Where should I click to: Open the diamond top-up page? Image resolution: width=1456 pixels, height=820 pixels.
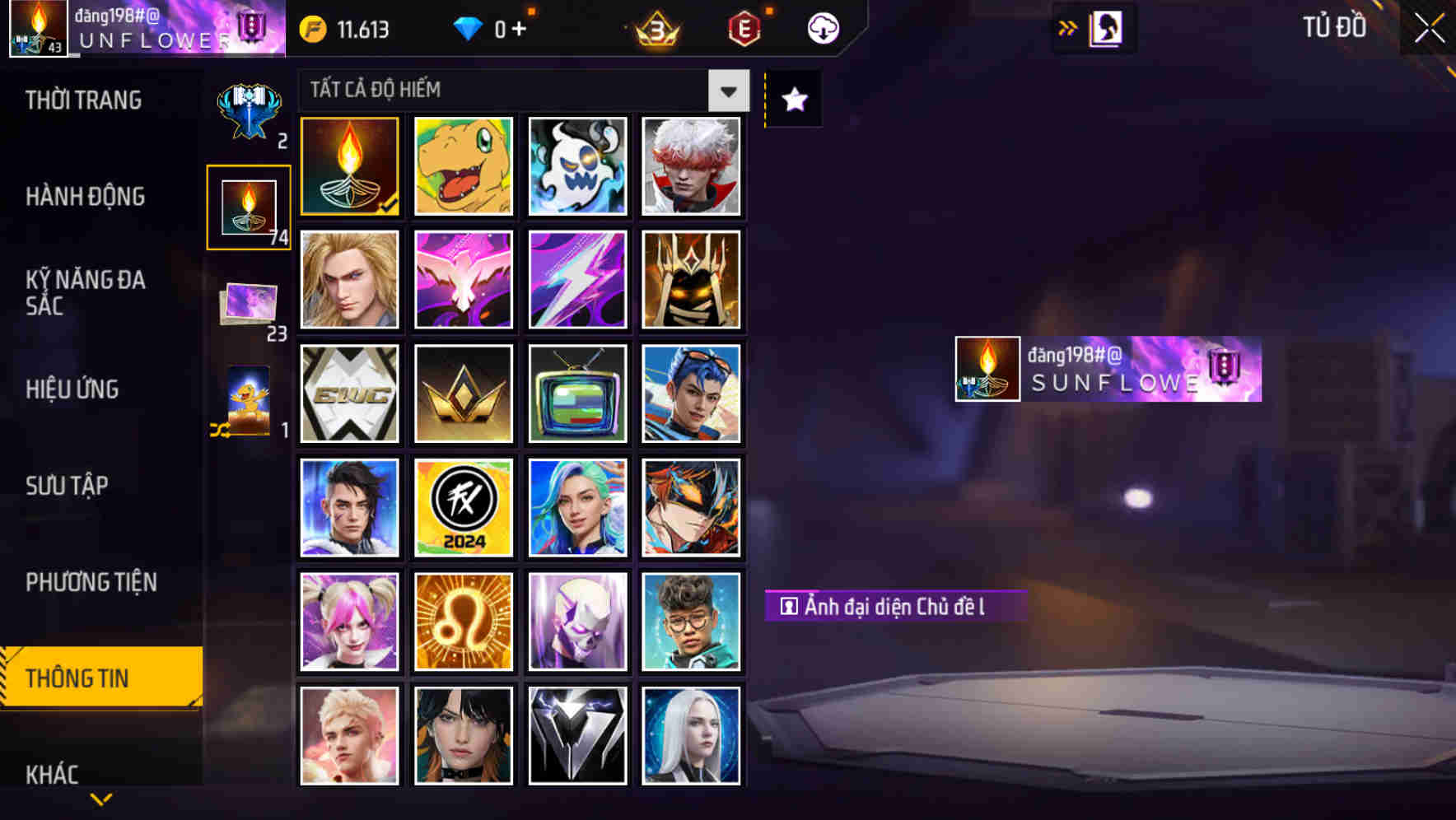point(490,27)
